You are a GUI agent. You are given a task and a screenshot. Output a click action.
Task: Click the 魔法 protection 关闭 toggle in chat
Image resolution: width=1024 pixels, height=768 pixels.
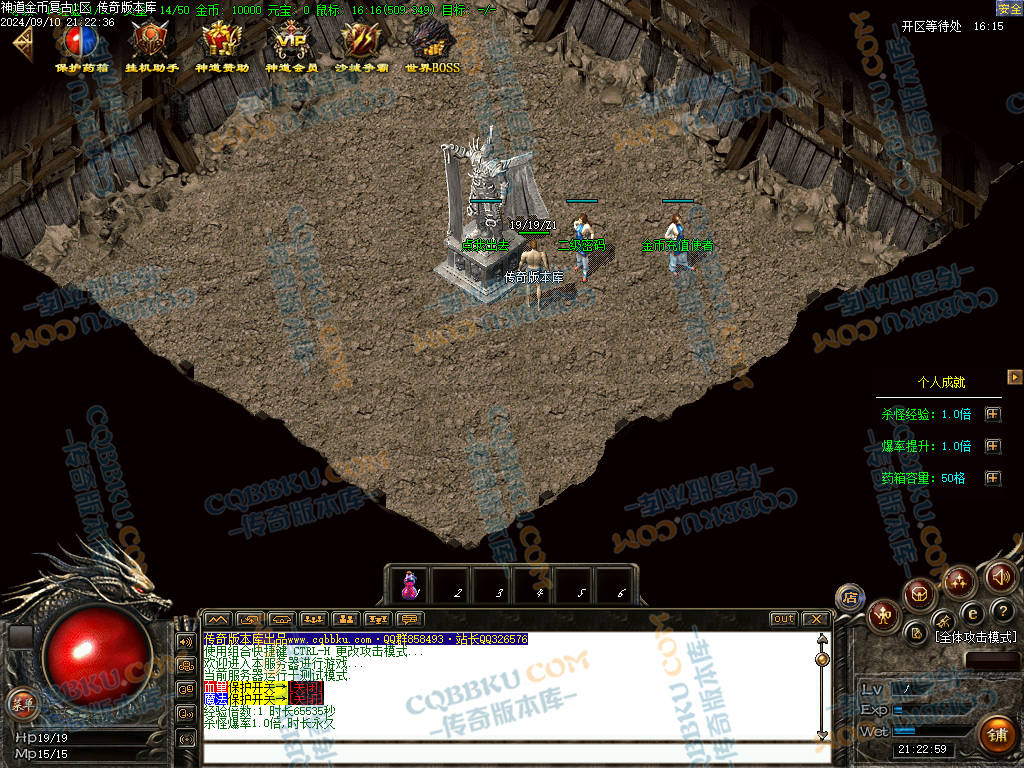[x=306, y=700]
